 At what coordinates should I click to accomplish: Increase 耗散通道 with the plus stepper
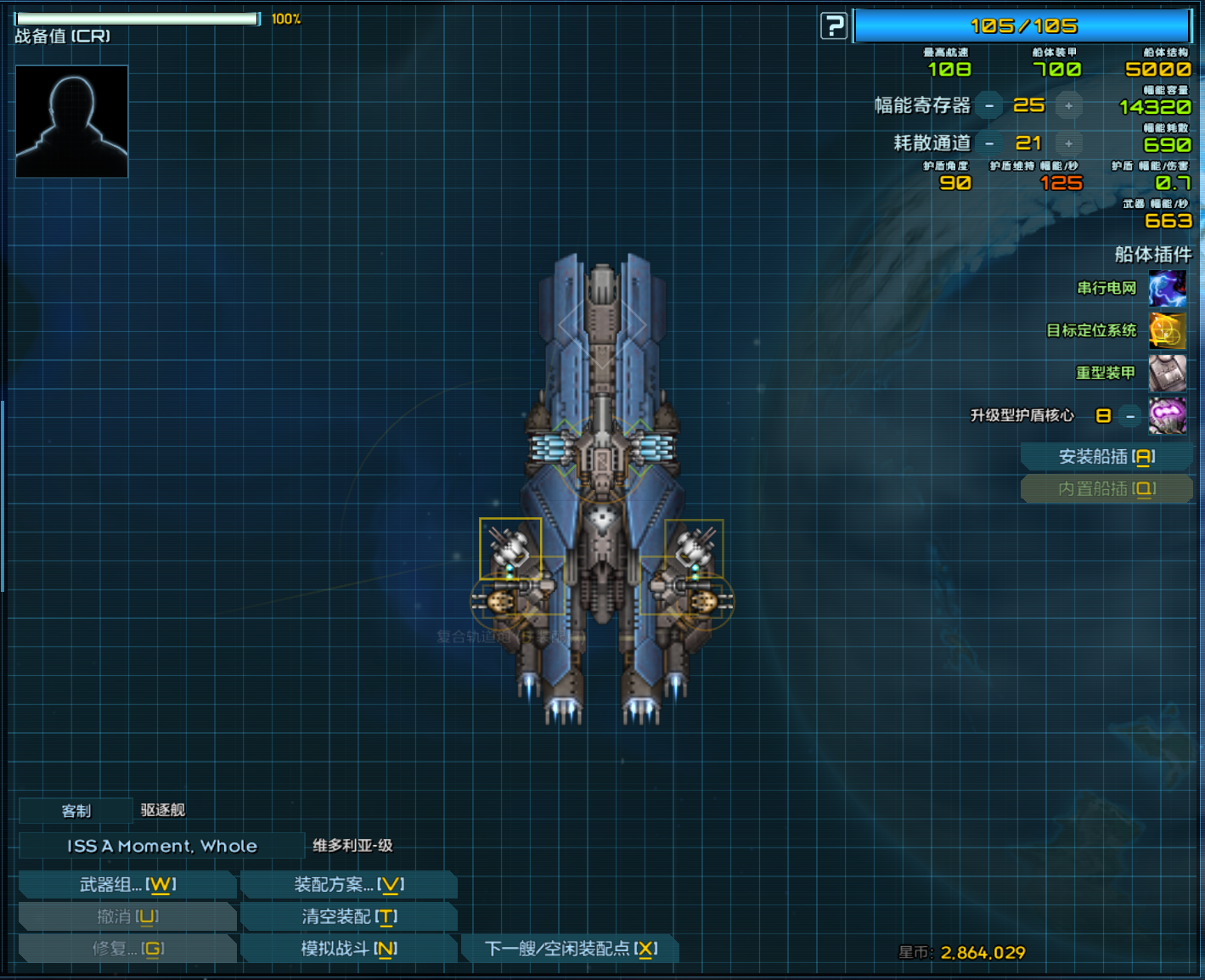click(x=1068, y=143)
